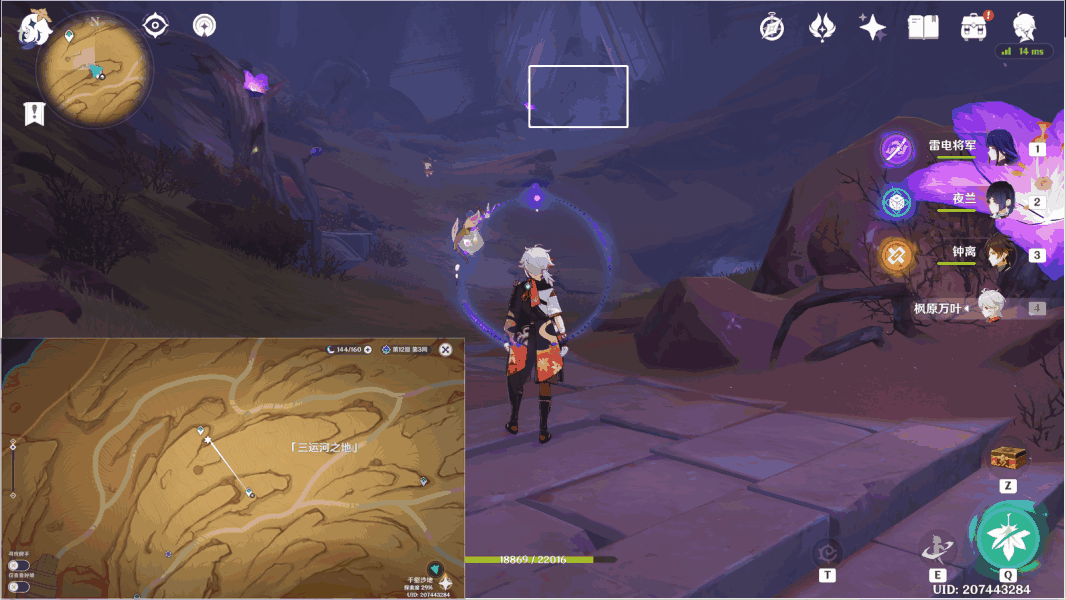Open the backpack inventory
The height and width of the screenshot is (600, 1066).
[x=973, y=27]
